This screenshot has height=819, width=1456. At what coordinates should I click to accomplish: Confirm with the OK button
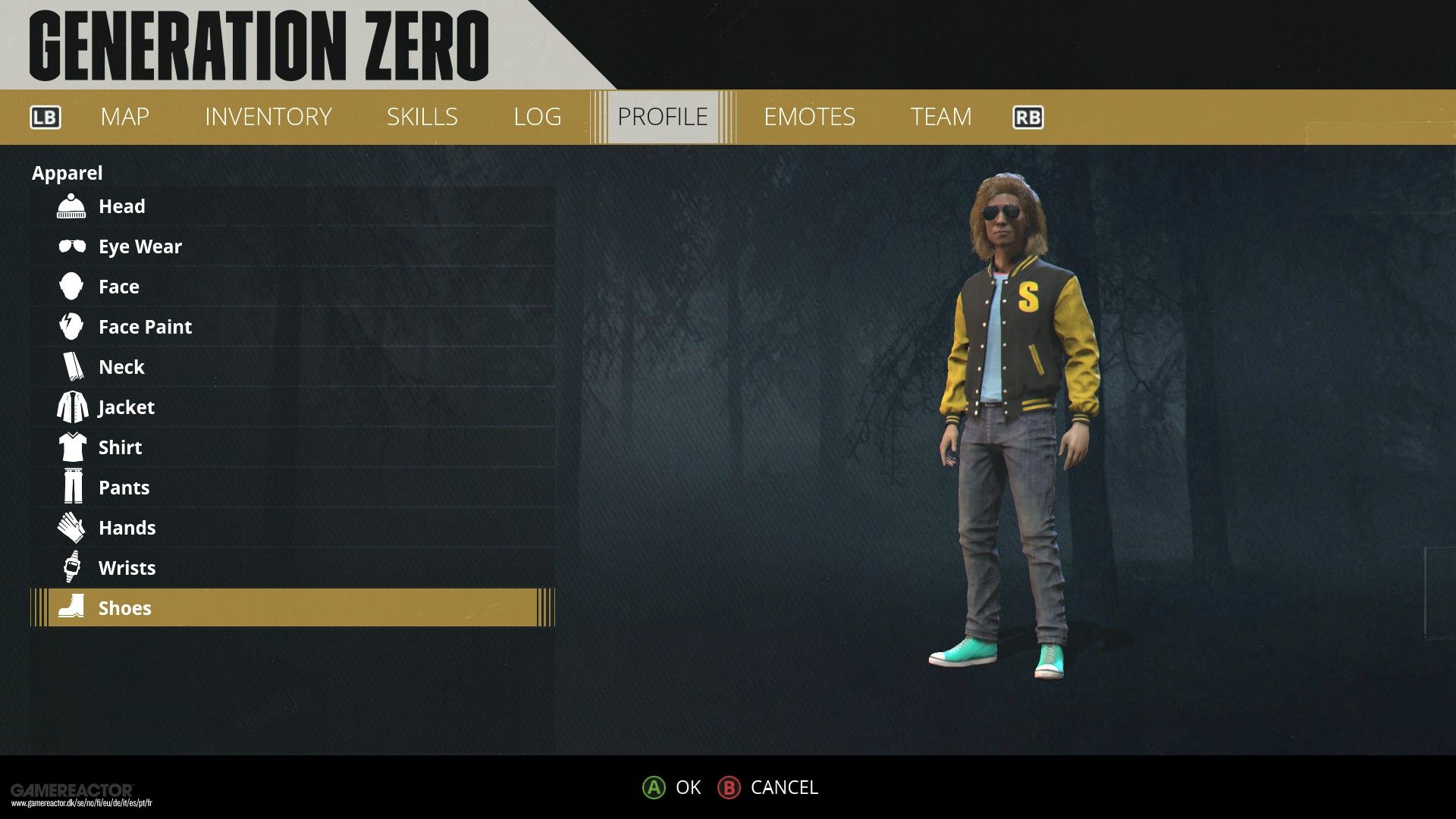(672, 788)
